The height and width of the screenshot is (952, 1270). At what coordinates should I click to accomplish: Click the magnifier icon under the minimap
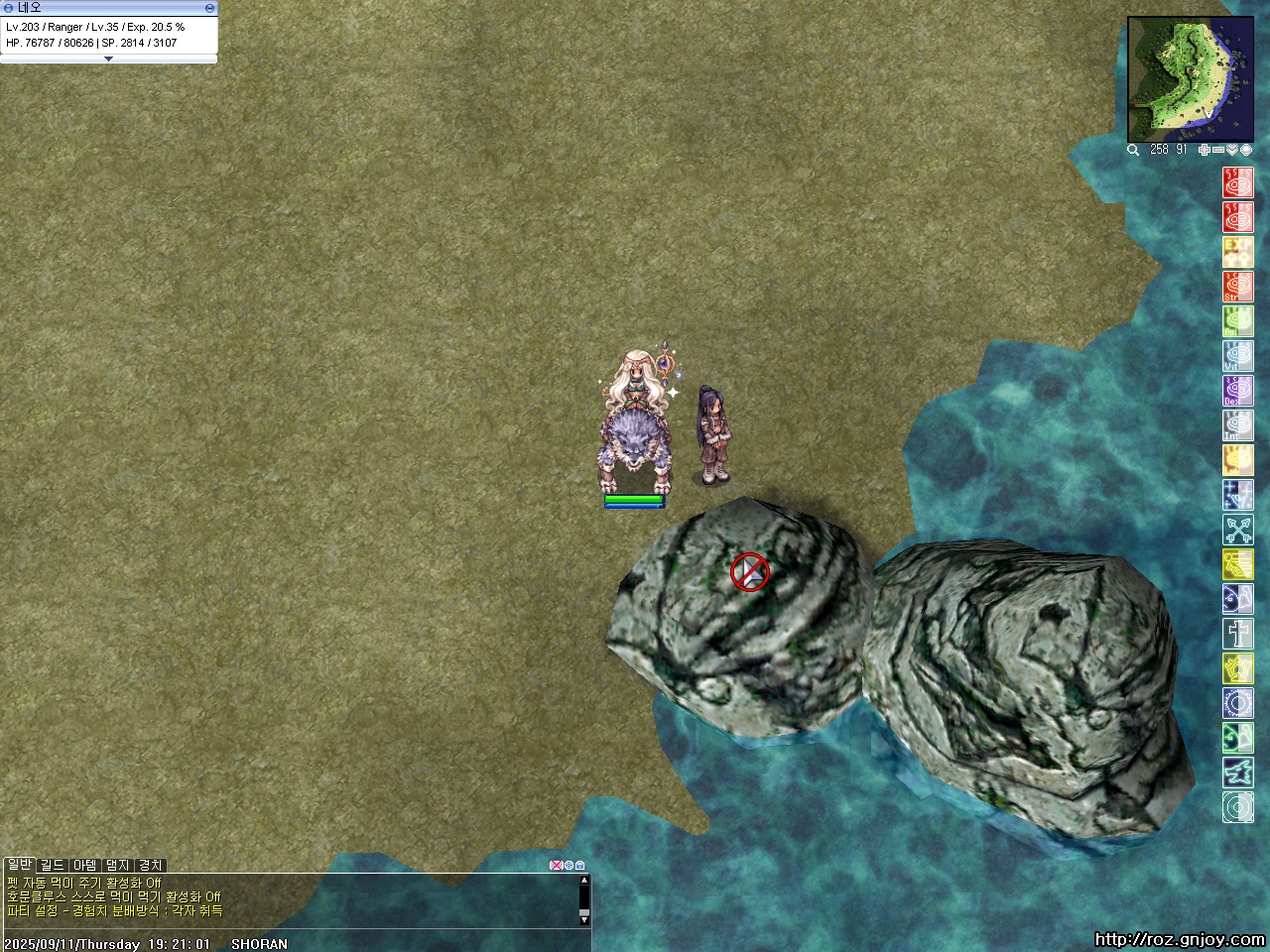[1133, 150]
